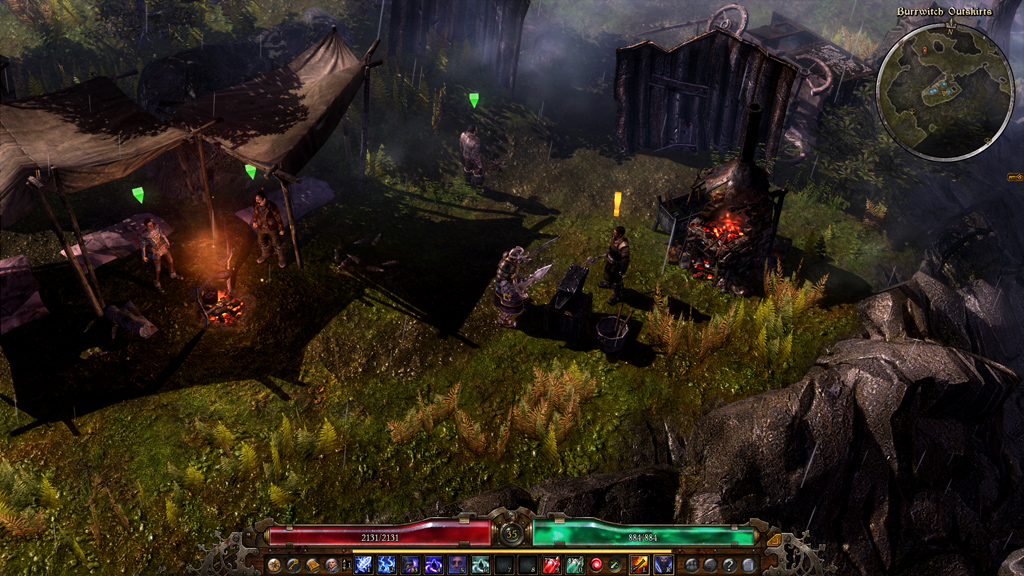
Task: Drink the green energy potion
Action: (574, 566)
